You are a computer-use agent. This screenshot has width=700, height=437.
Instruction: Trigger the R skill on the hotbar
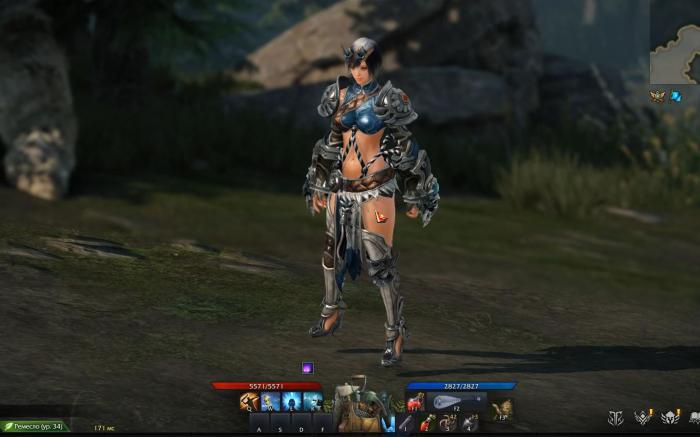click(312, 401)
